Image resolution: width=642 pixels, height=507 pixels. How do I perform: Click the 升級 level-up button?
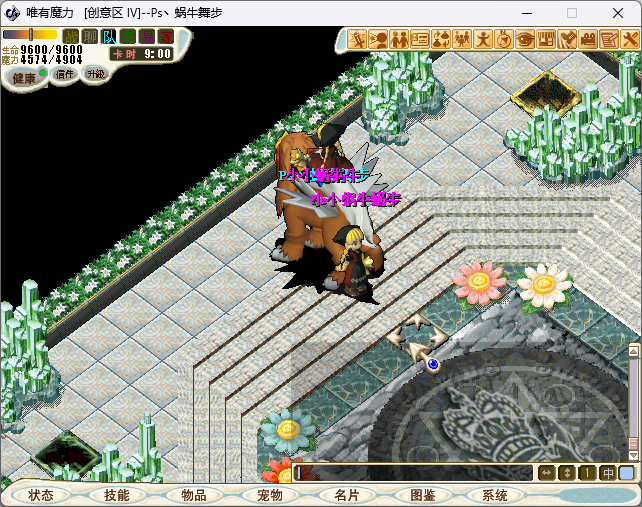pyautogui.click(x=96, y=74)
